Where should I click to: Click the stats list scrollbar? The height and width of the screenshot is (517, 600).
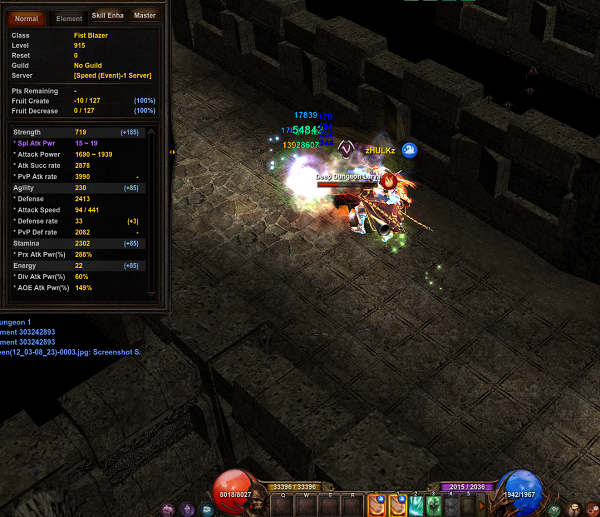[x=152, y=208]
